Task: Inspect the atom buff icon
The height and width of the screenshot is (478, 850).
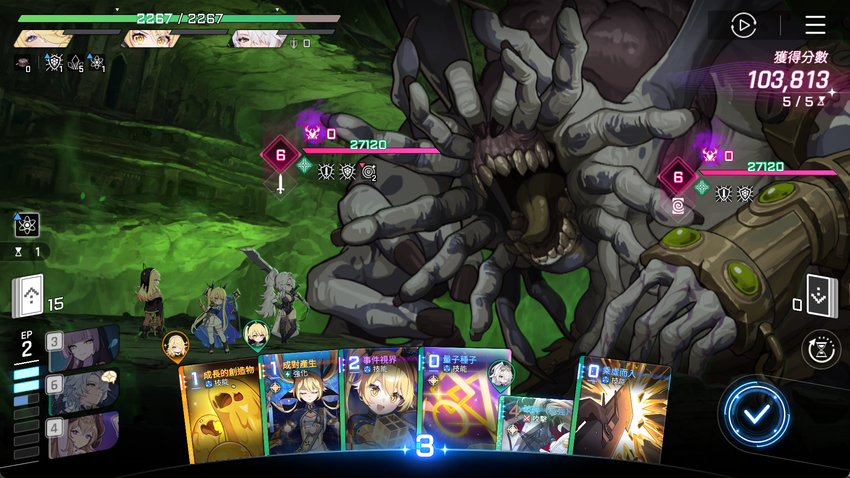Action: click(x=27, y=225)
